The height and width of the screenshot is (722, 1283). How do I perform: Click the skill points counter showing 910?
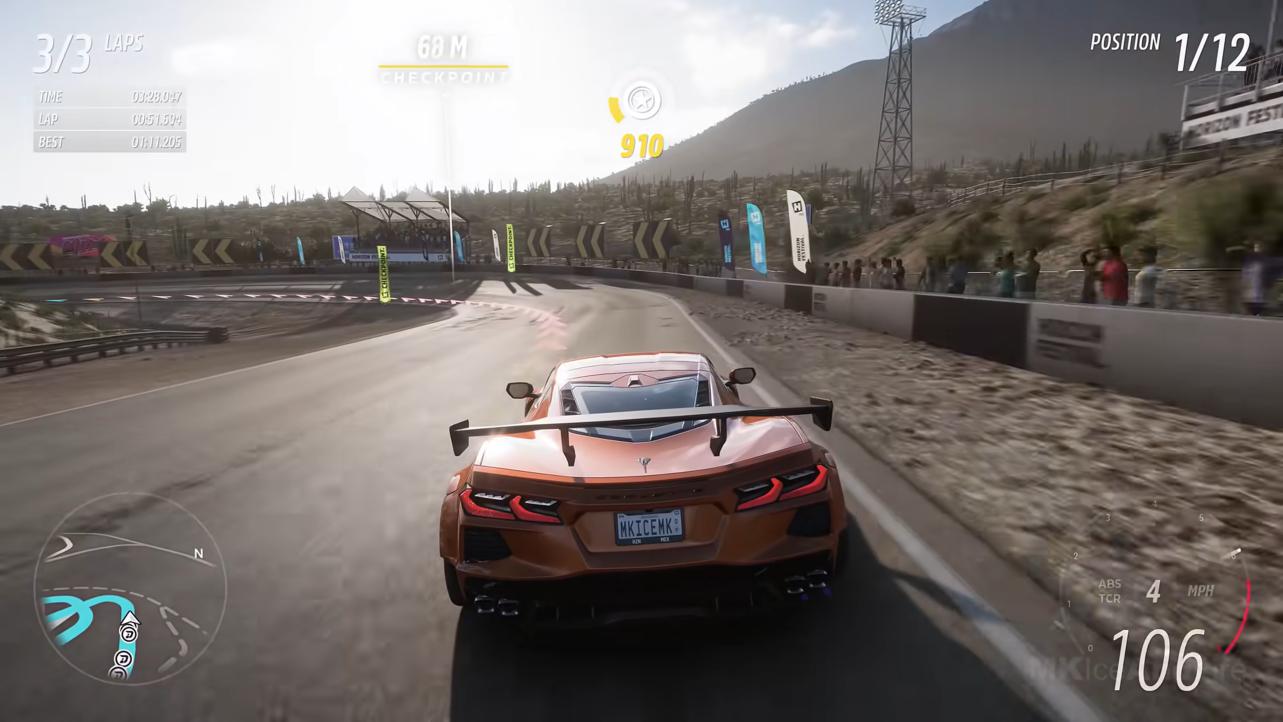(x=643, y=146)
